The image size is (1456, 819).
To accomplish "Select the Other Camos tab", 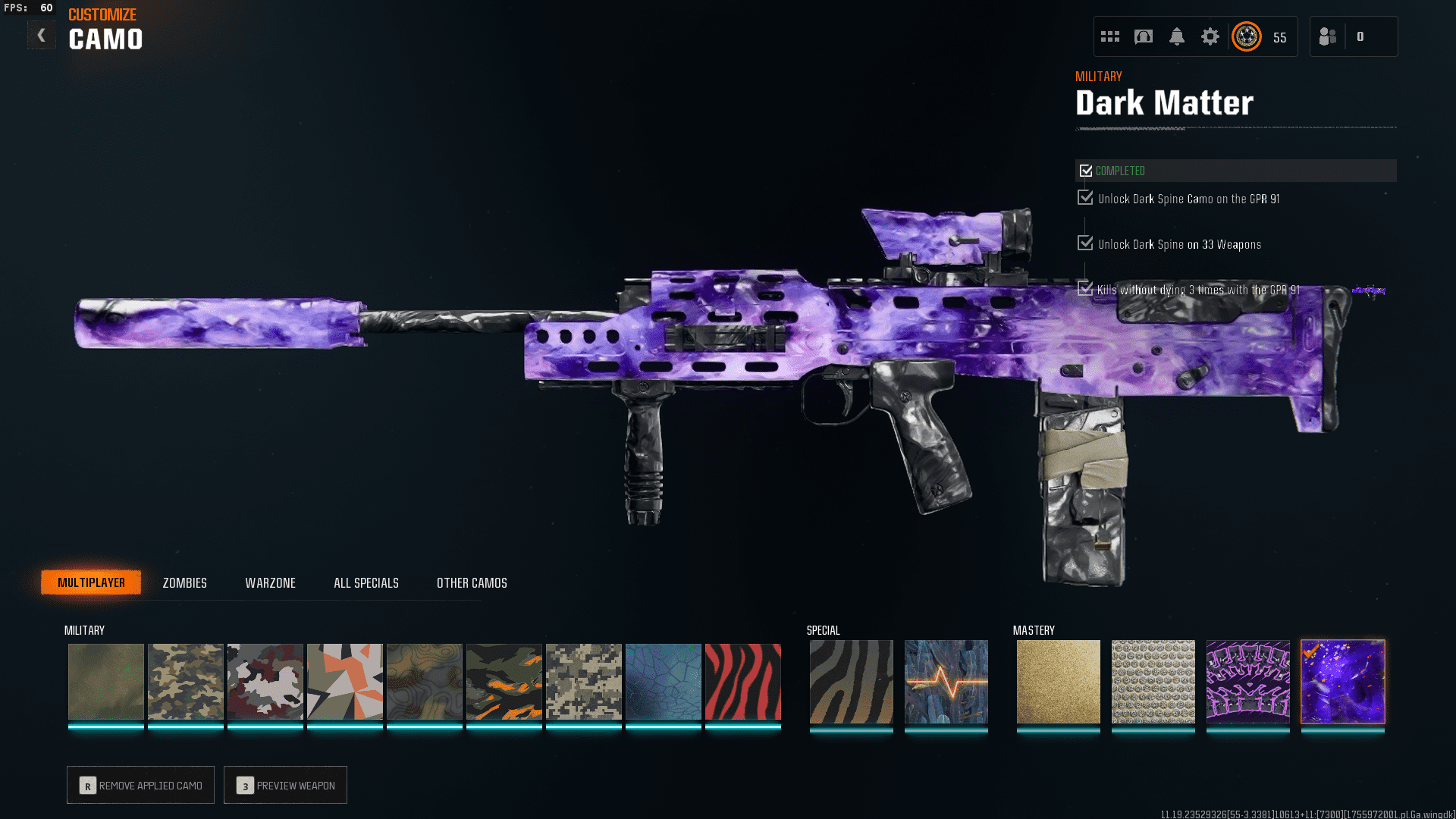I will [472, 582].
